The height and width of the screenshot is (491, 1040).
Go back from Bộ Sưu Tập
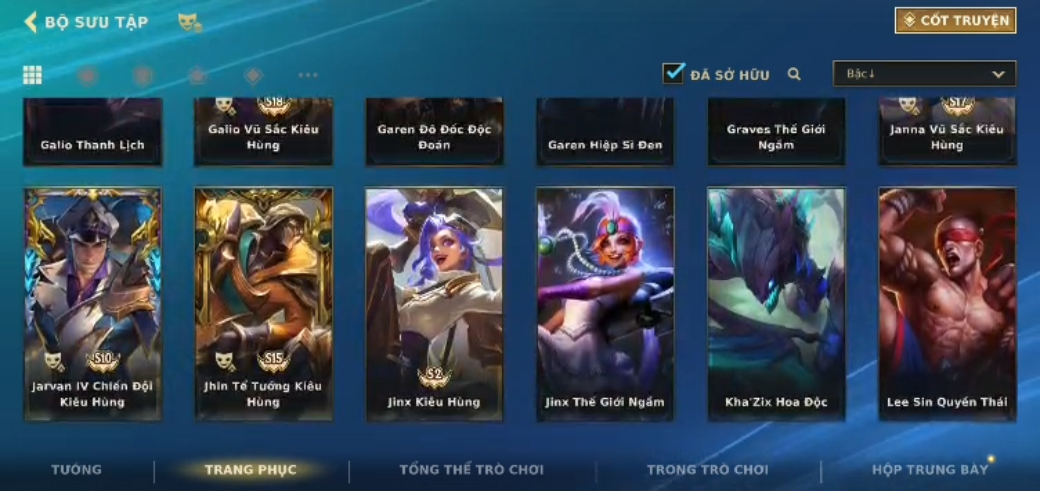click(30, 22)
